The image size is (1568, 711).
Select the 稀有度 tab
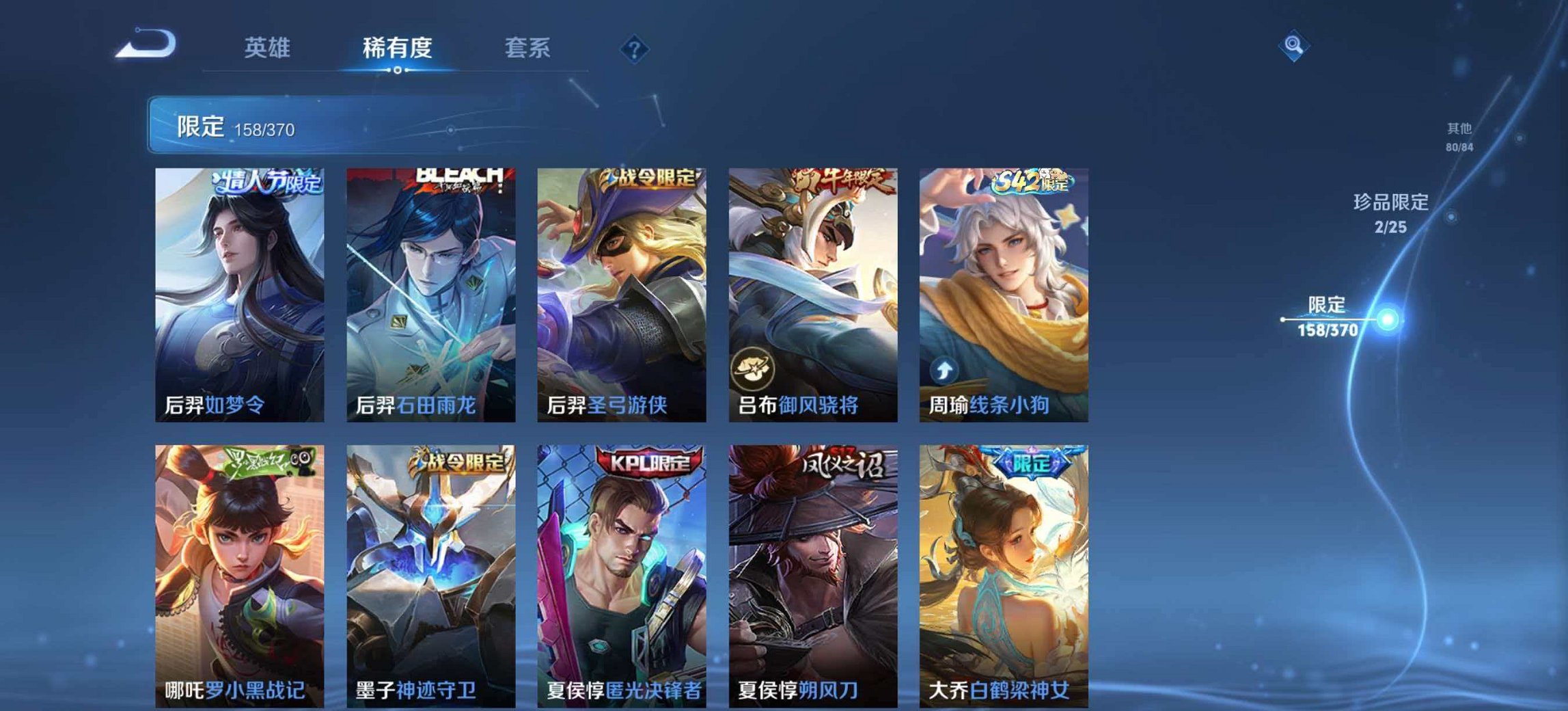click(399, 48)
